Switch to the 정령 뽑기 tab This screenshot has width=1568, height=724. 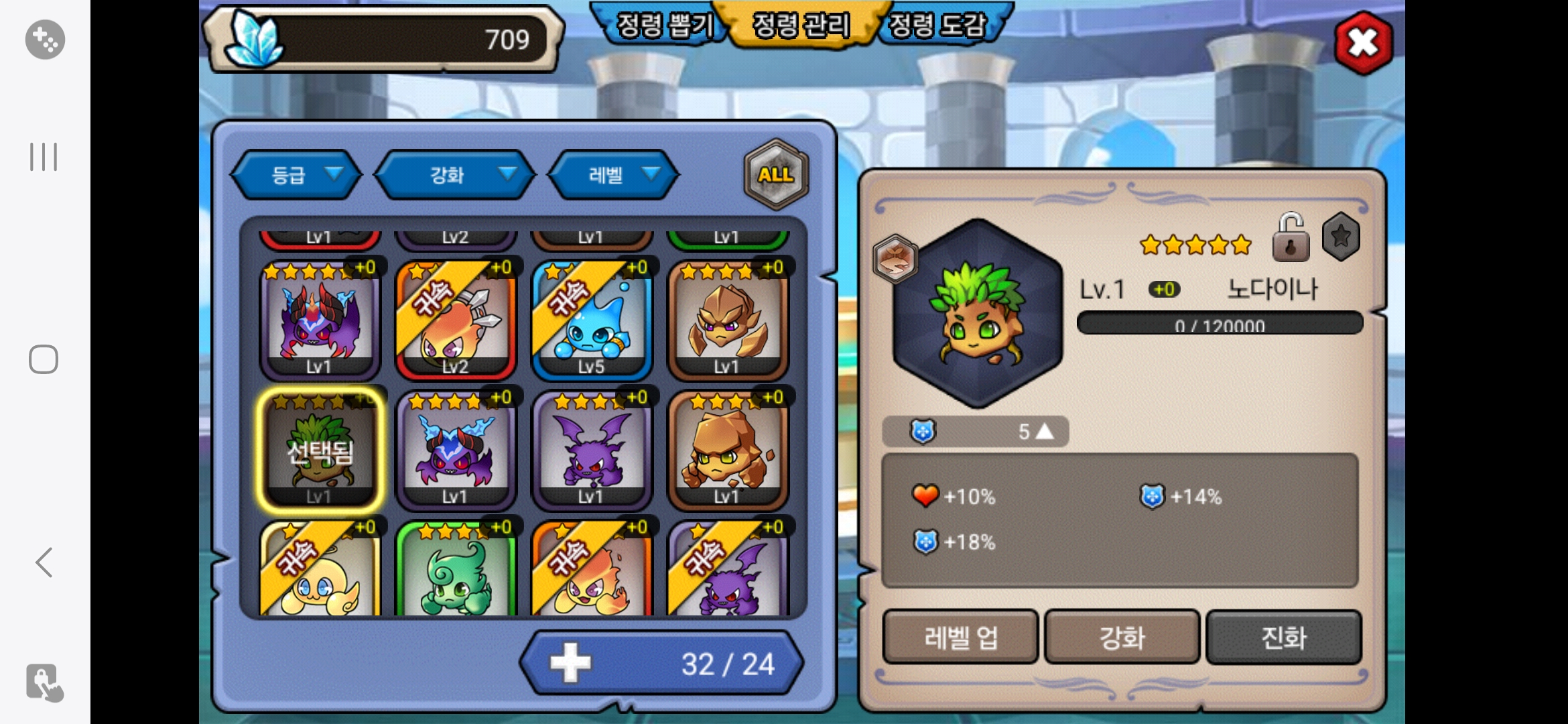663,25
